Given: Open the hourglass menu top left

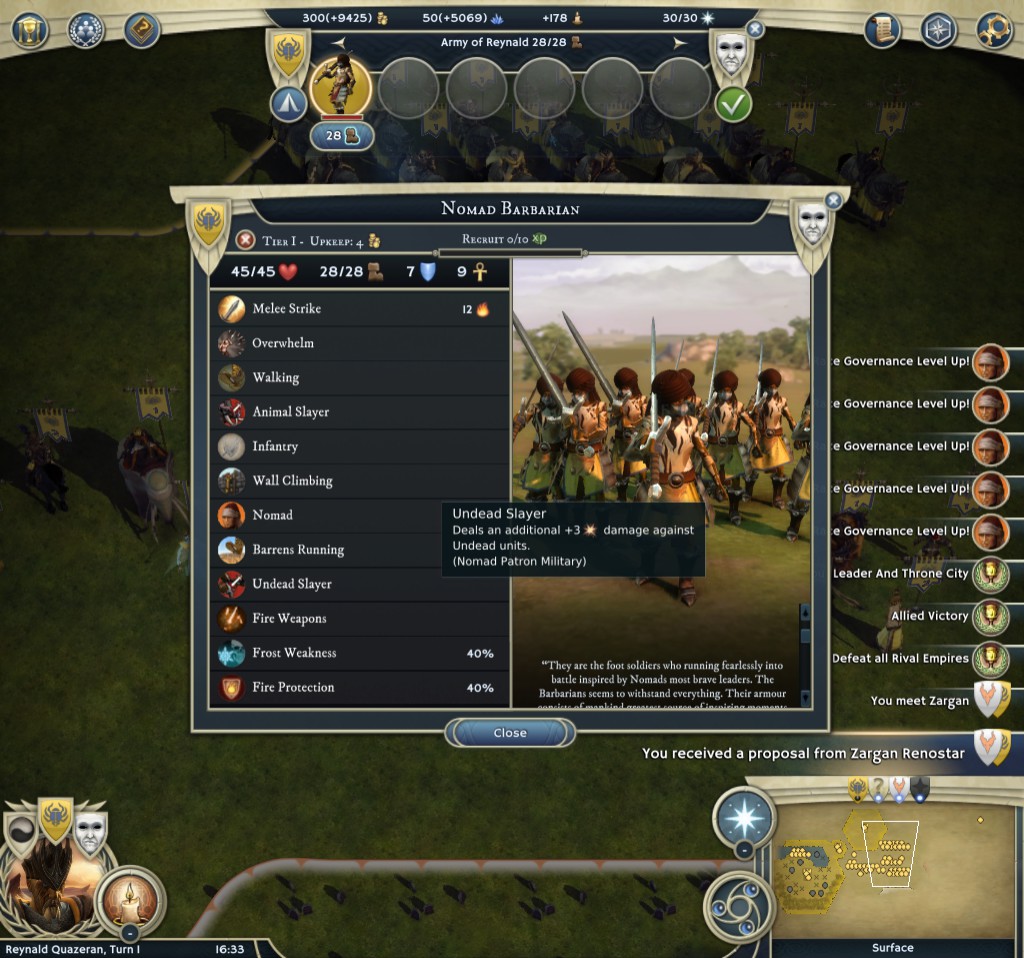Looking at the screenshot, I should click(30, 30).
